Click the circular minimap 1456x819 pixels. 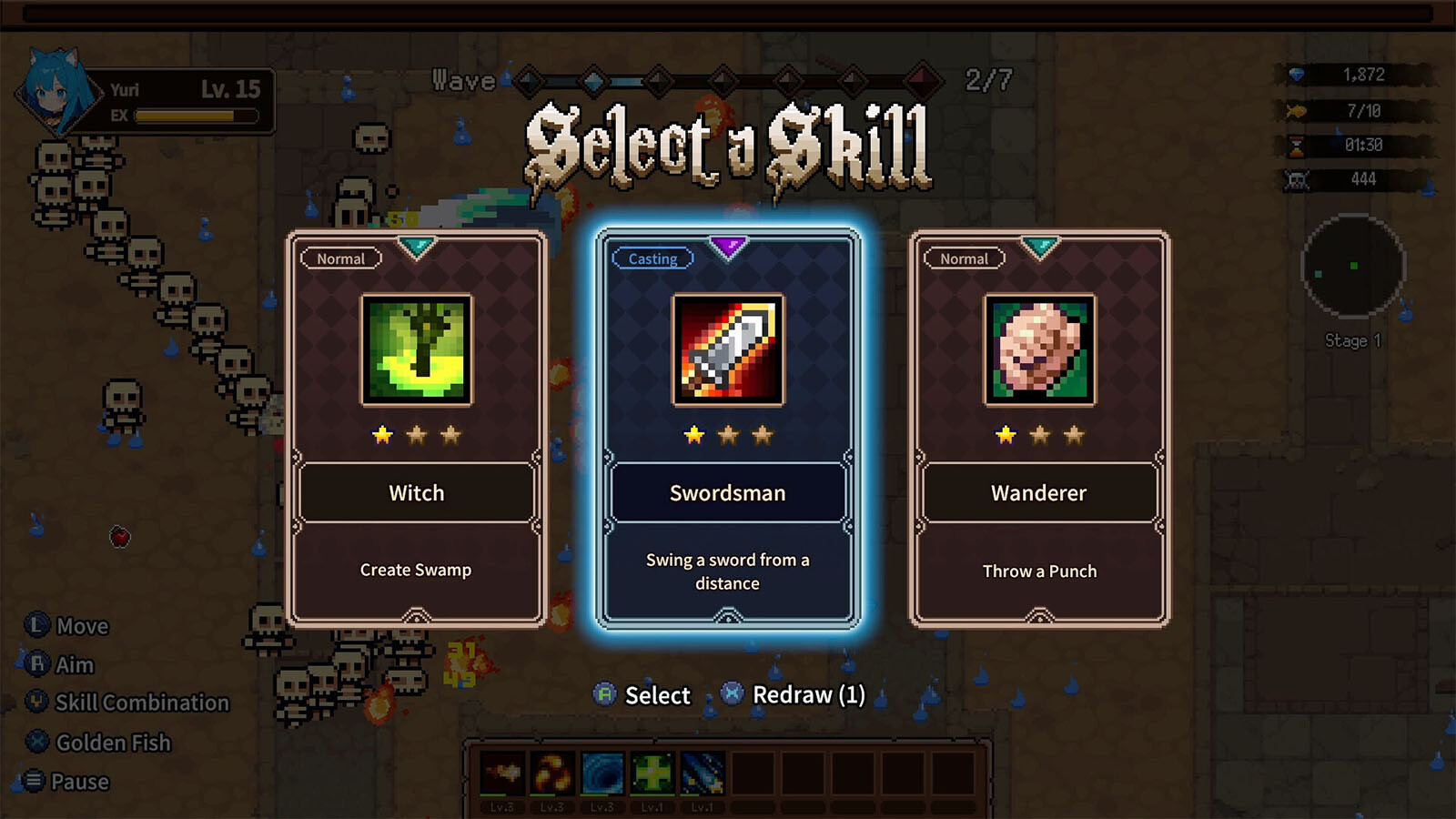1353,266
